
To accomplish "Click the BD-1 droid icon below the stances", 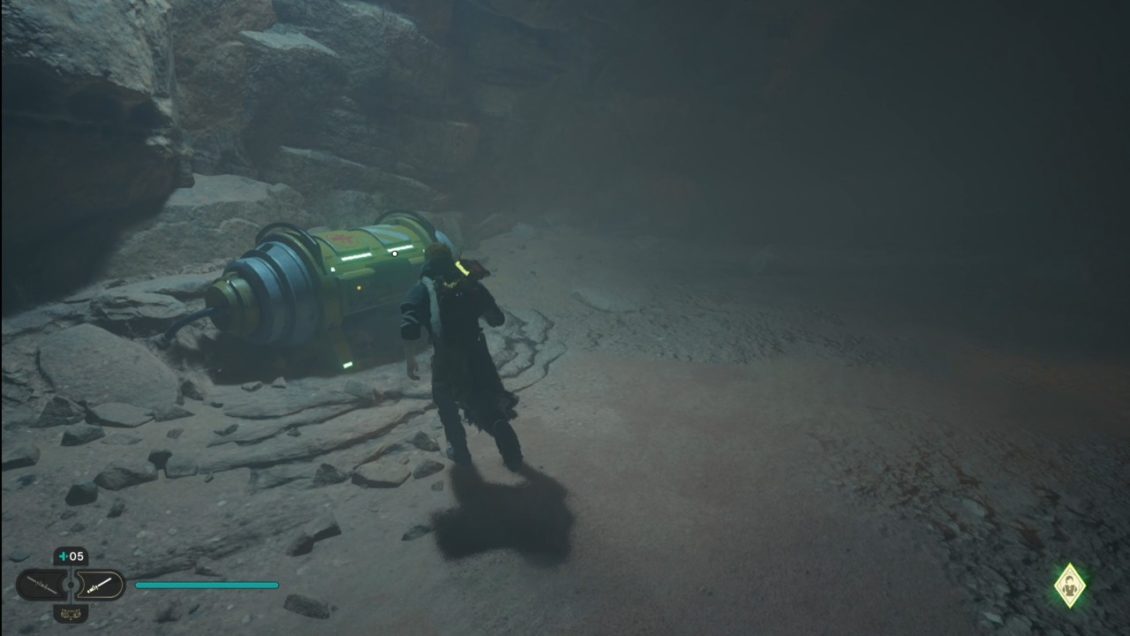I will pyautogui.click(x=70, y=613).
